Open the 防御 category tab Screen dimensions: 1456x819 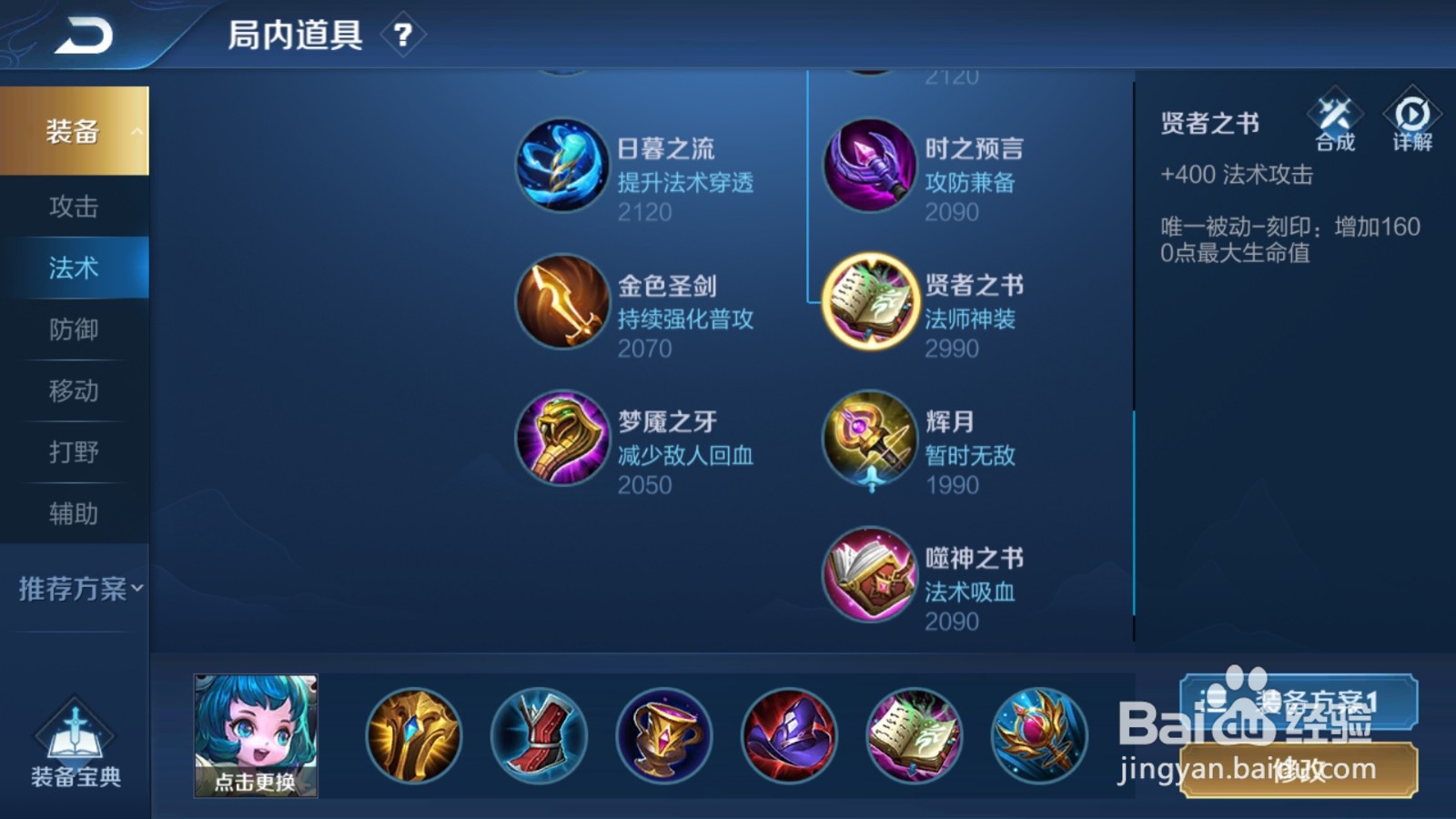pos(75,329)
